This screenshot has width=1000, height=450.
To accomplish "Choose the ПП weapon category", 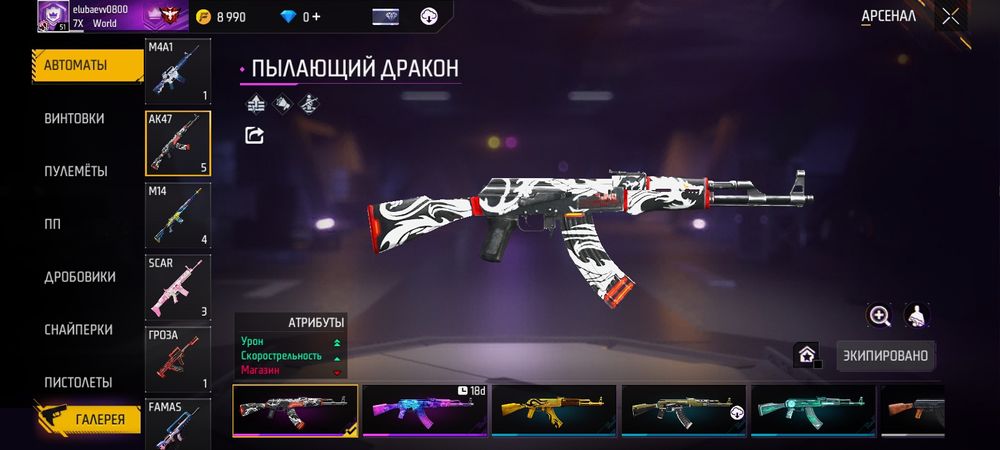I will tap(52, 224).
